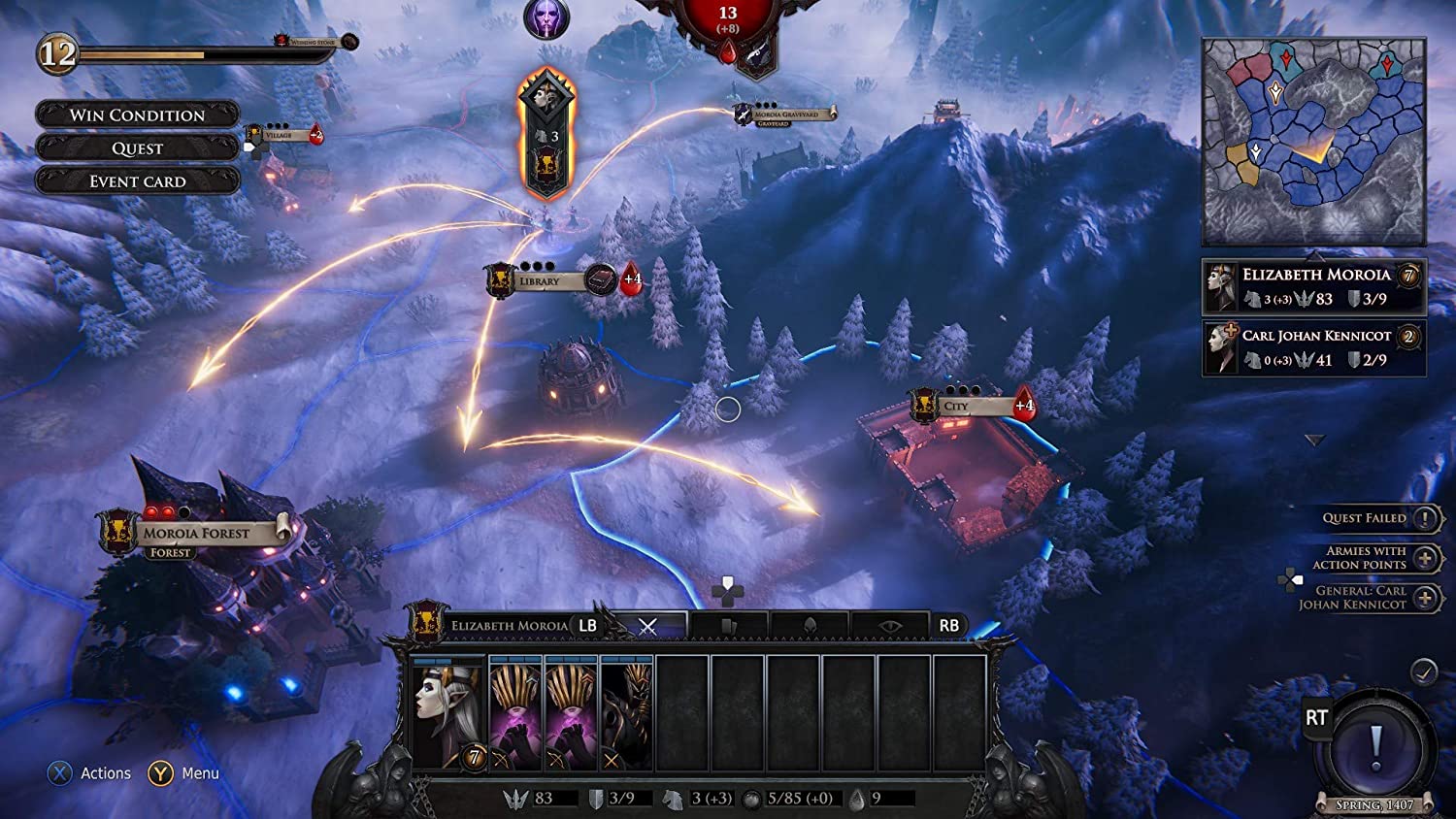Switch to the eye tab in the army panel
This screenshot has width=1456, height=819.
891,625
